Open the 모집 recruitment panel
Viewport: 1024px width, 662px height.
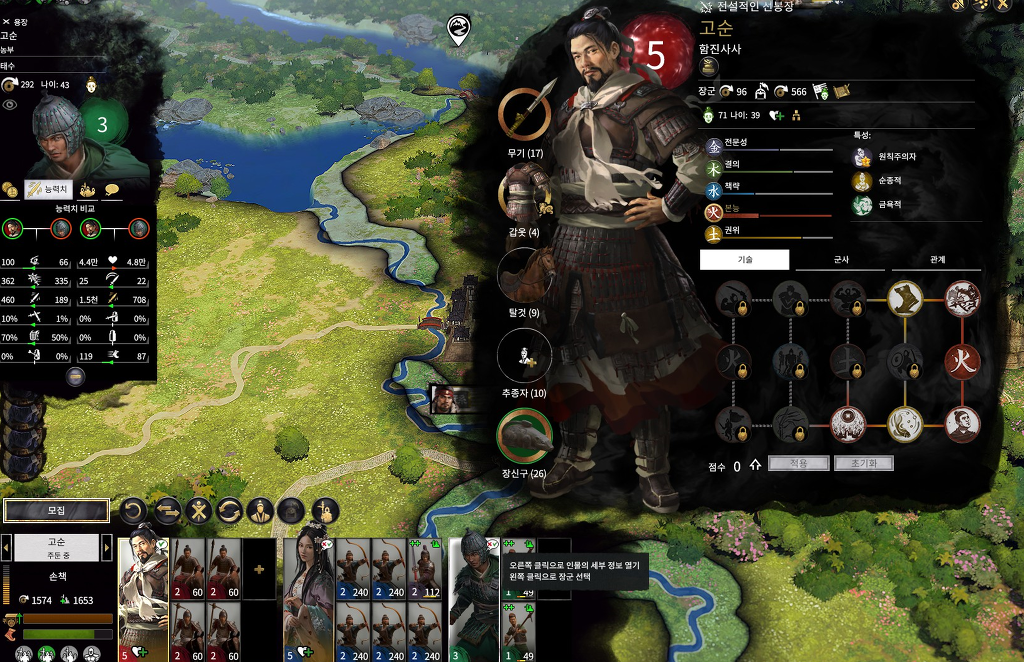[x=56, y=510]
